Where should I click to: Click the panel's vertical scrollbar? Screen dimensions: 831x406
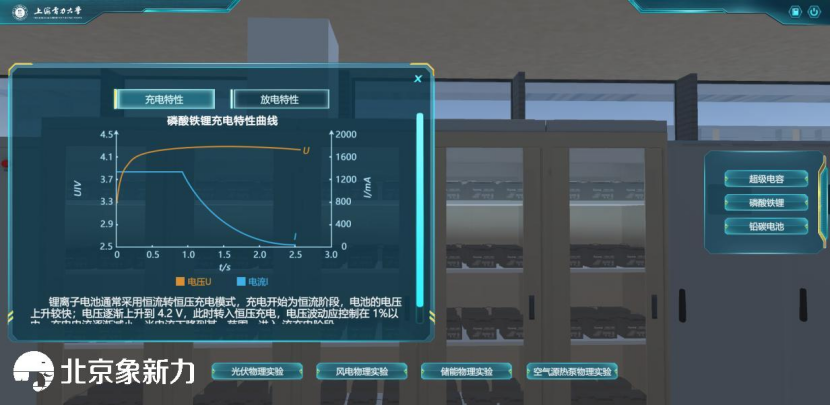[420, 200]
